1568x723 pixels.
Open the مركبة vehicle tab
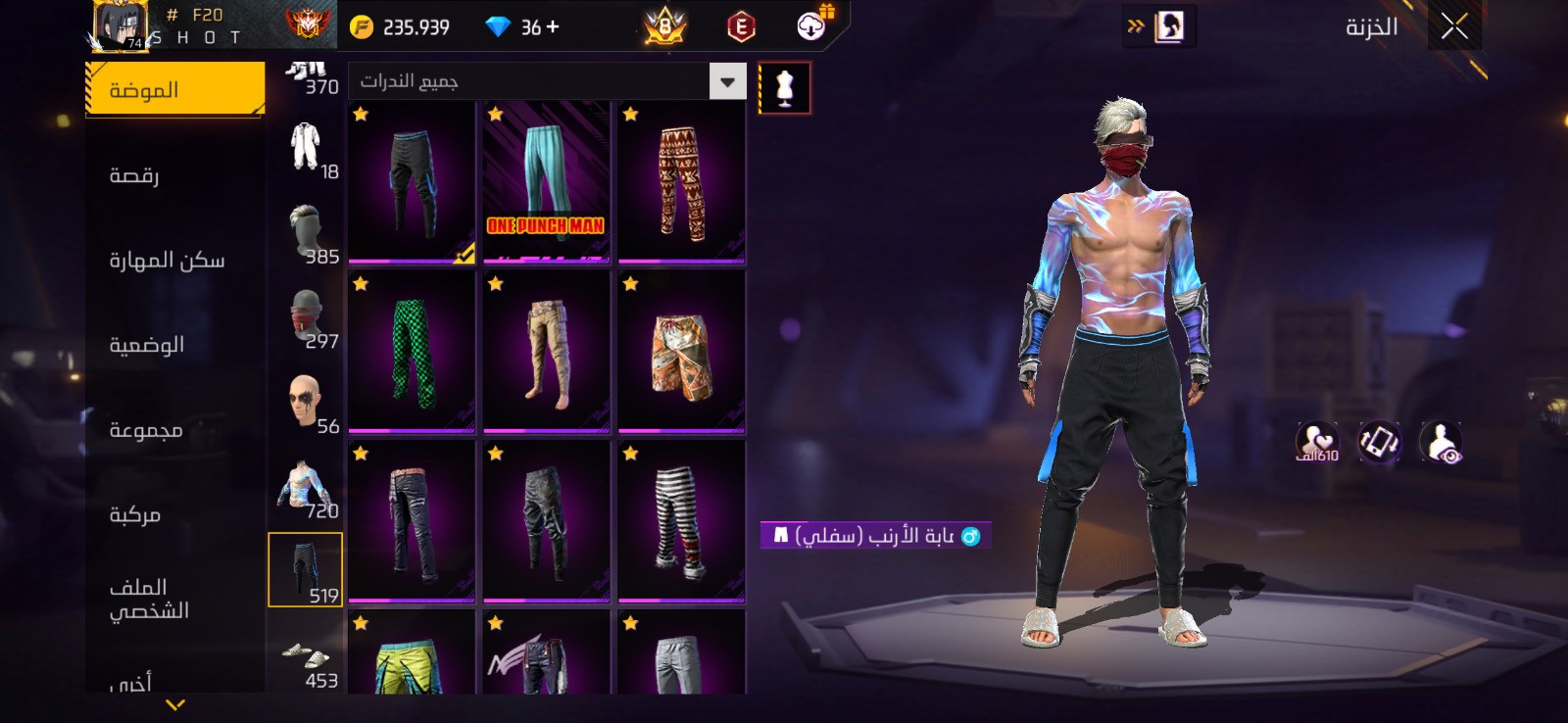(x=135, y=514)
